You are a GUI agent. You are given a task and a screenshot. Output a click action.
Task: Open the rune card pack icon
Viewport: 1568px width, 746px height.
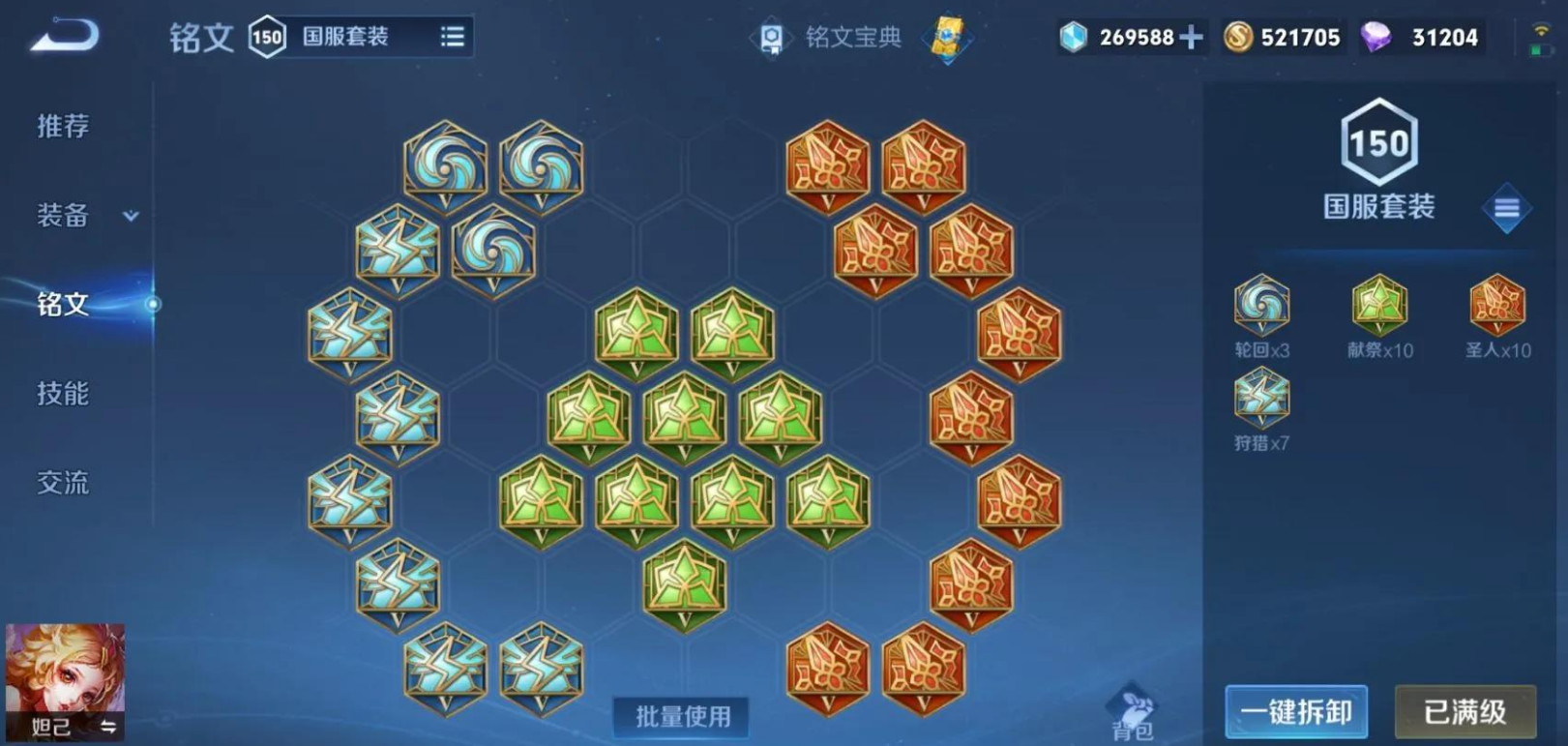point(945,37)
